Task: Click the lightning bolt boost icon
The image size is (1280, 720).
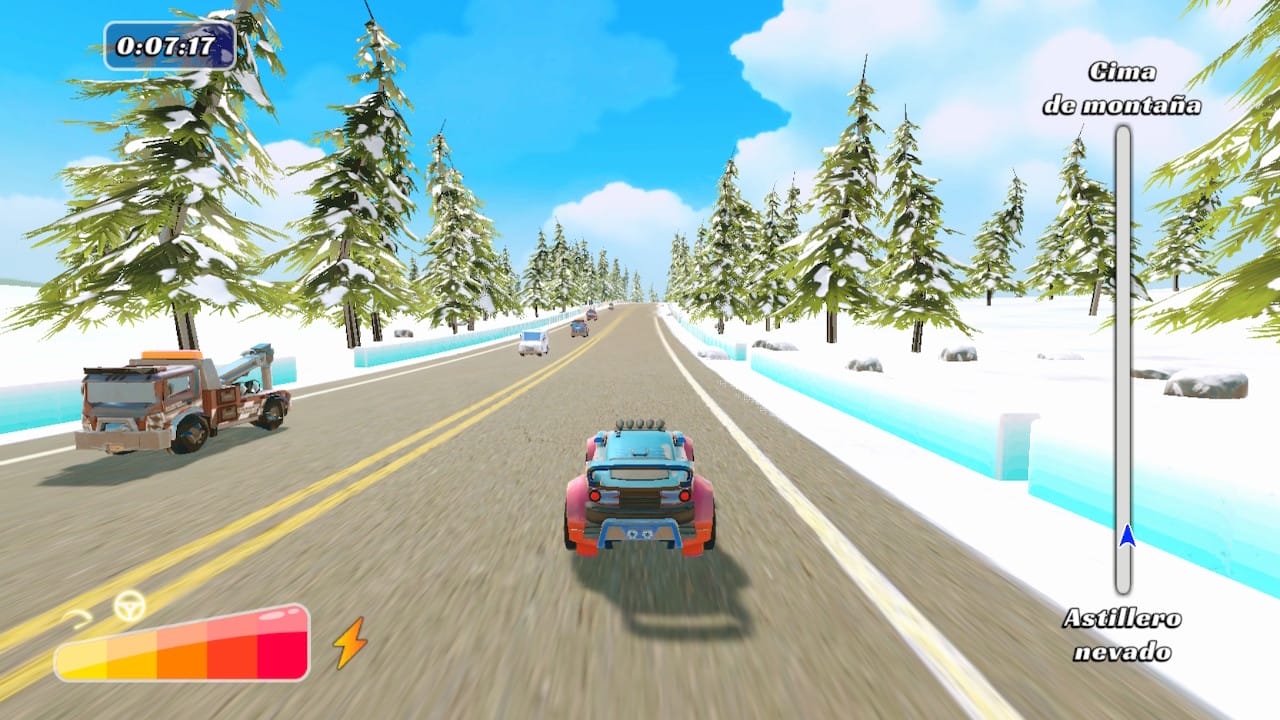Action: 350,642
